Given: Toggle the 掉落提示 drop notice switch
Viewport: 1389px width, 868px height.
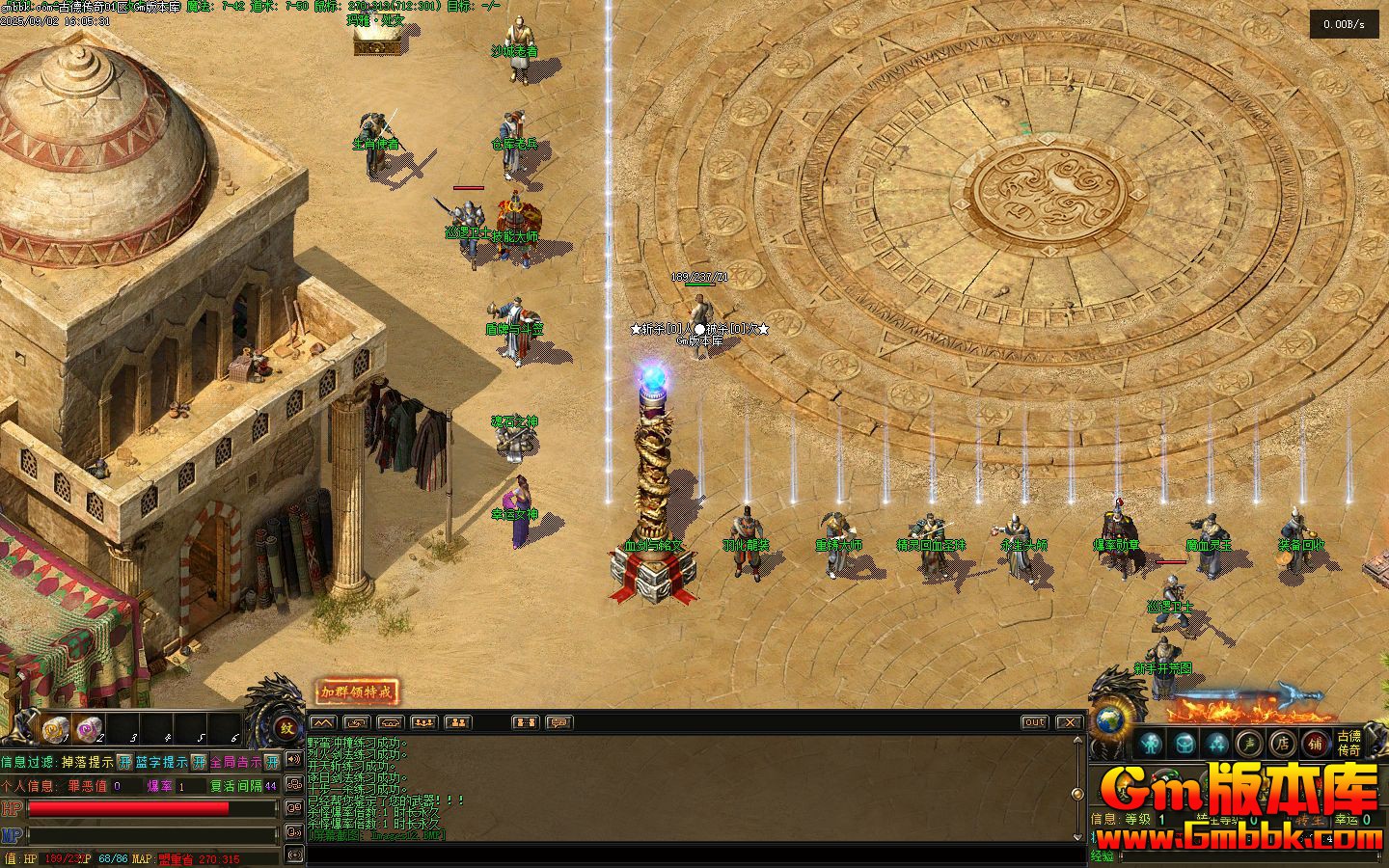Looking at the screenshot, I should coord(124,762).
